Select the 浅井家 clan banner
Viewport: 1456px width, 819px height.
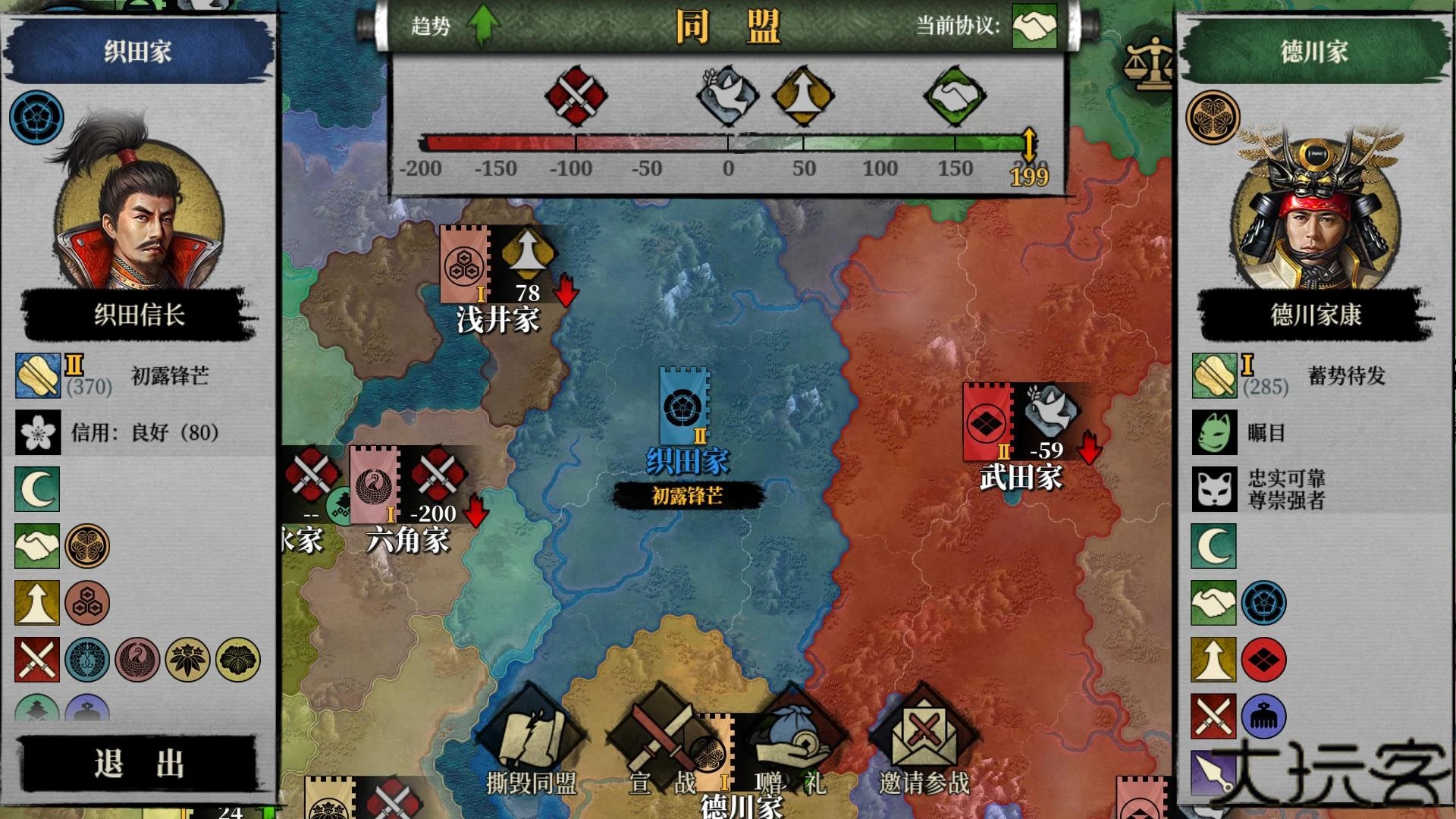pyautogui.click(x=464, y=265)
